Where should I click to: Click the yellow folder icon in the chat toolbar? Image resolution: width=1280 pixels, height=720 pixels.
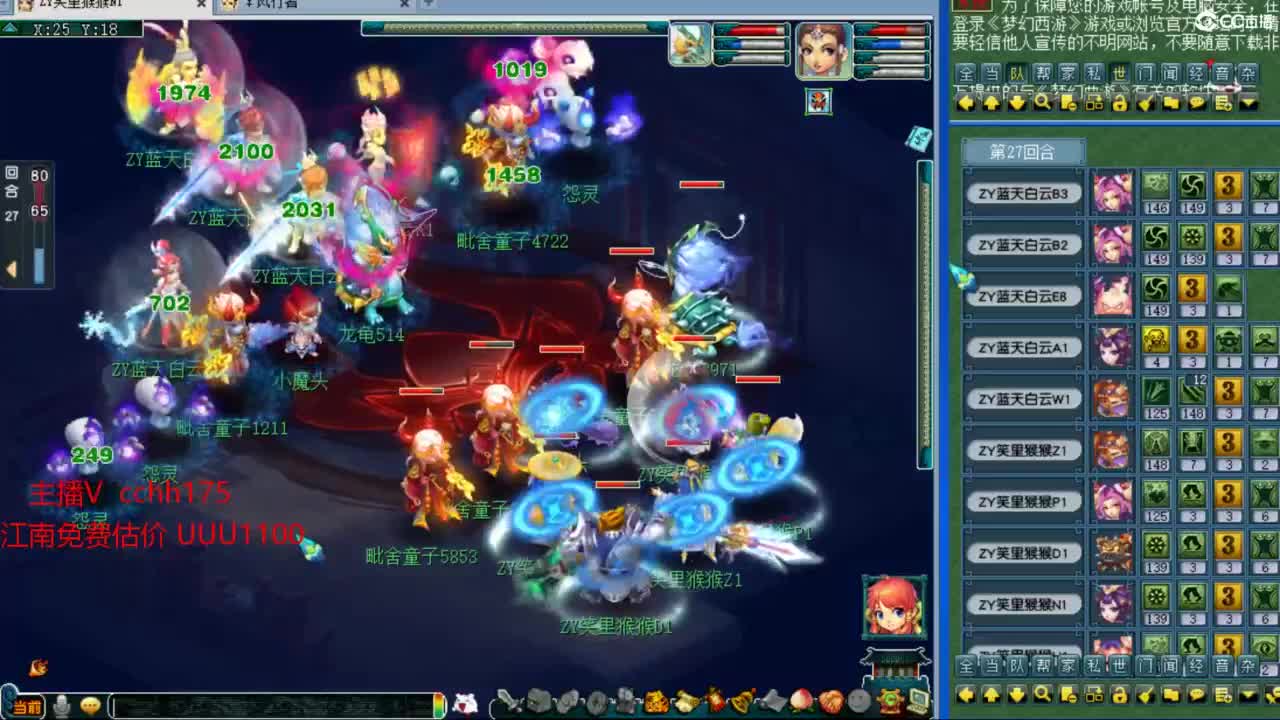(1171, 696)
